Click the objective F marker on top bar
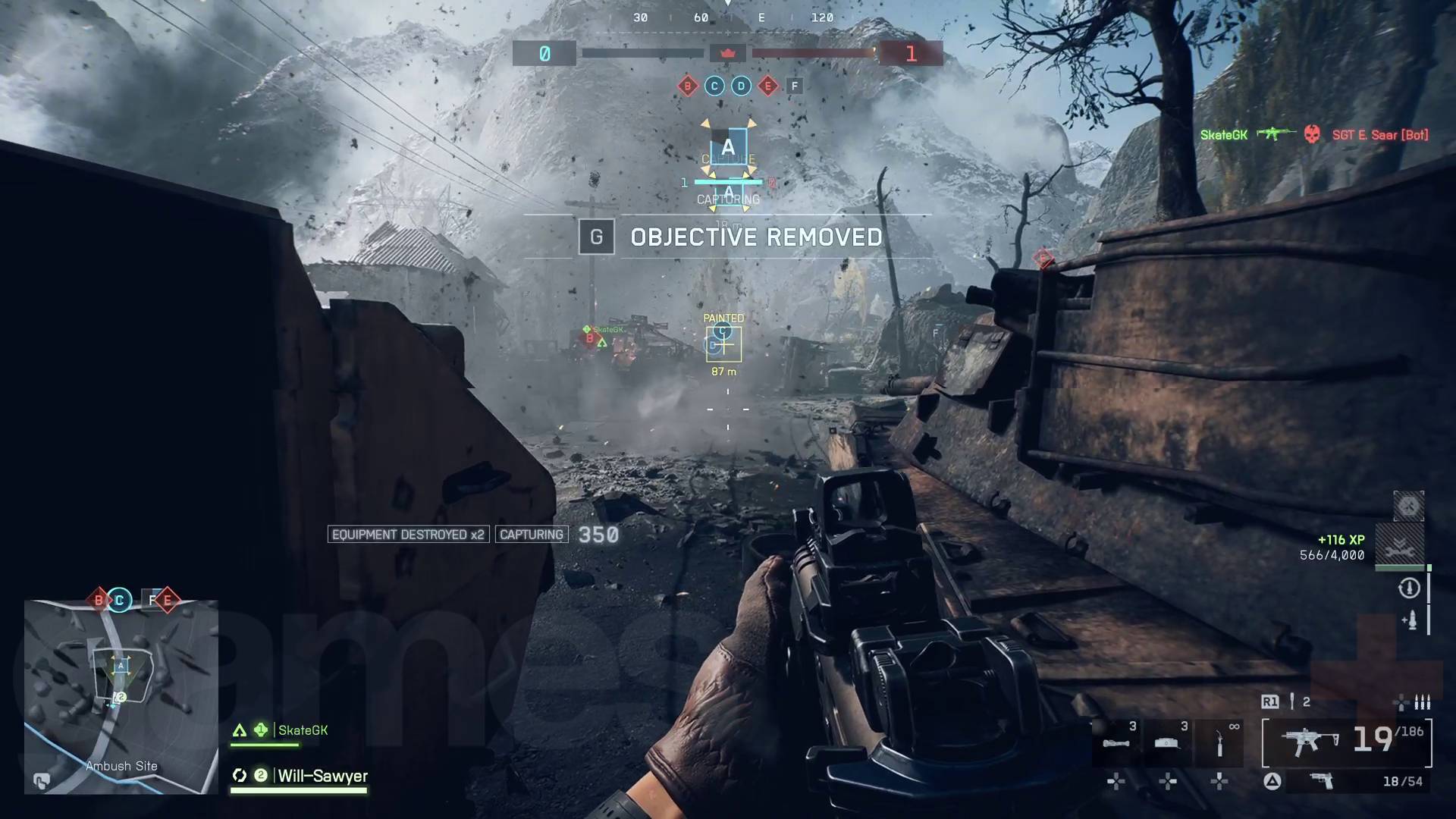Viewport: 1456px width, 819px height. tap(793, 86)
